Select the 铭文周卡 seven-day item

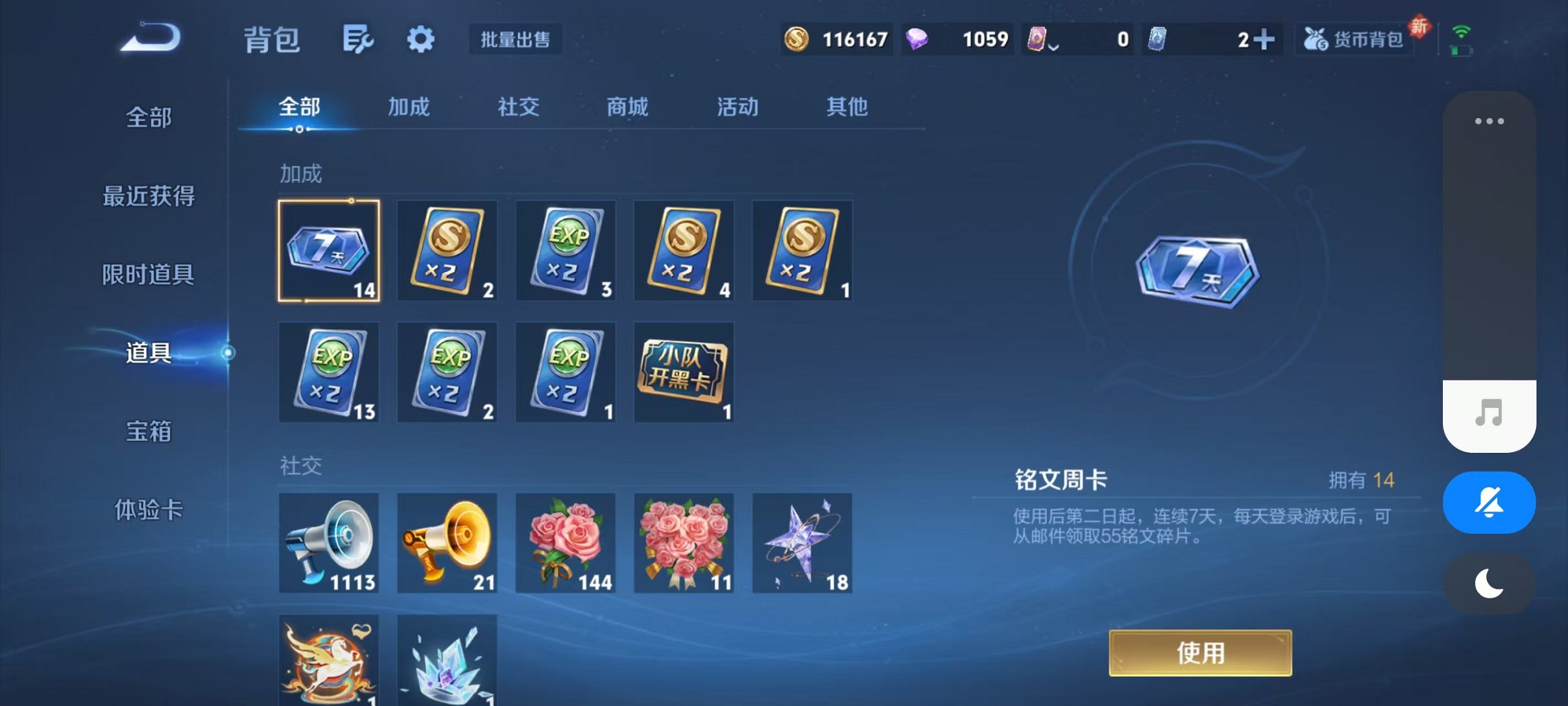pyautogui.click(x=329, y=250)
